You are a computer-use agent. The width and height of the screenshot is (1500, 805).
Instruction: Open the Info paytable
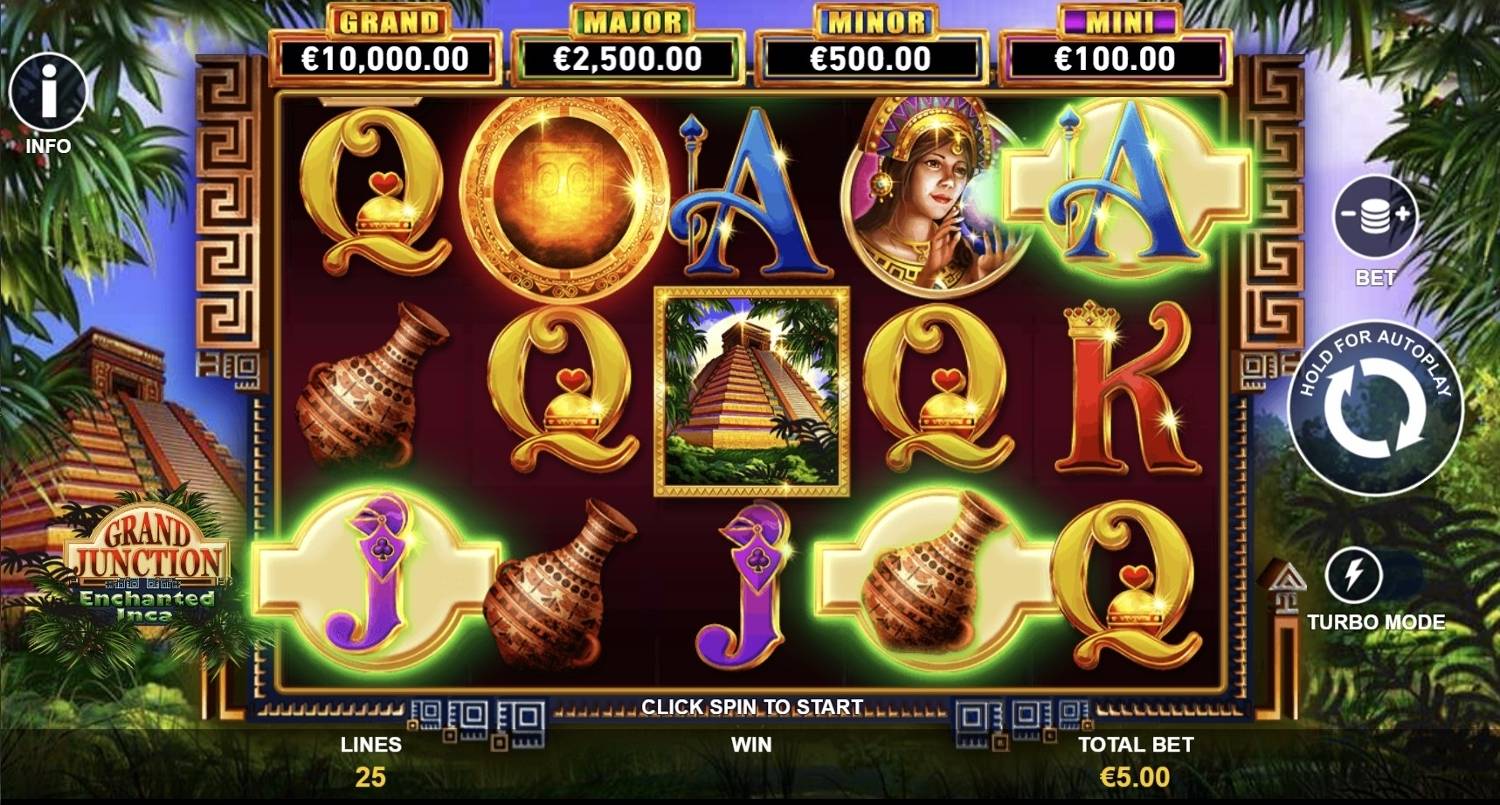tap(47, 93)
